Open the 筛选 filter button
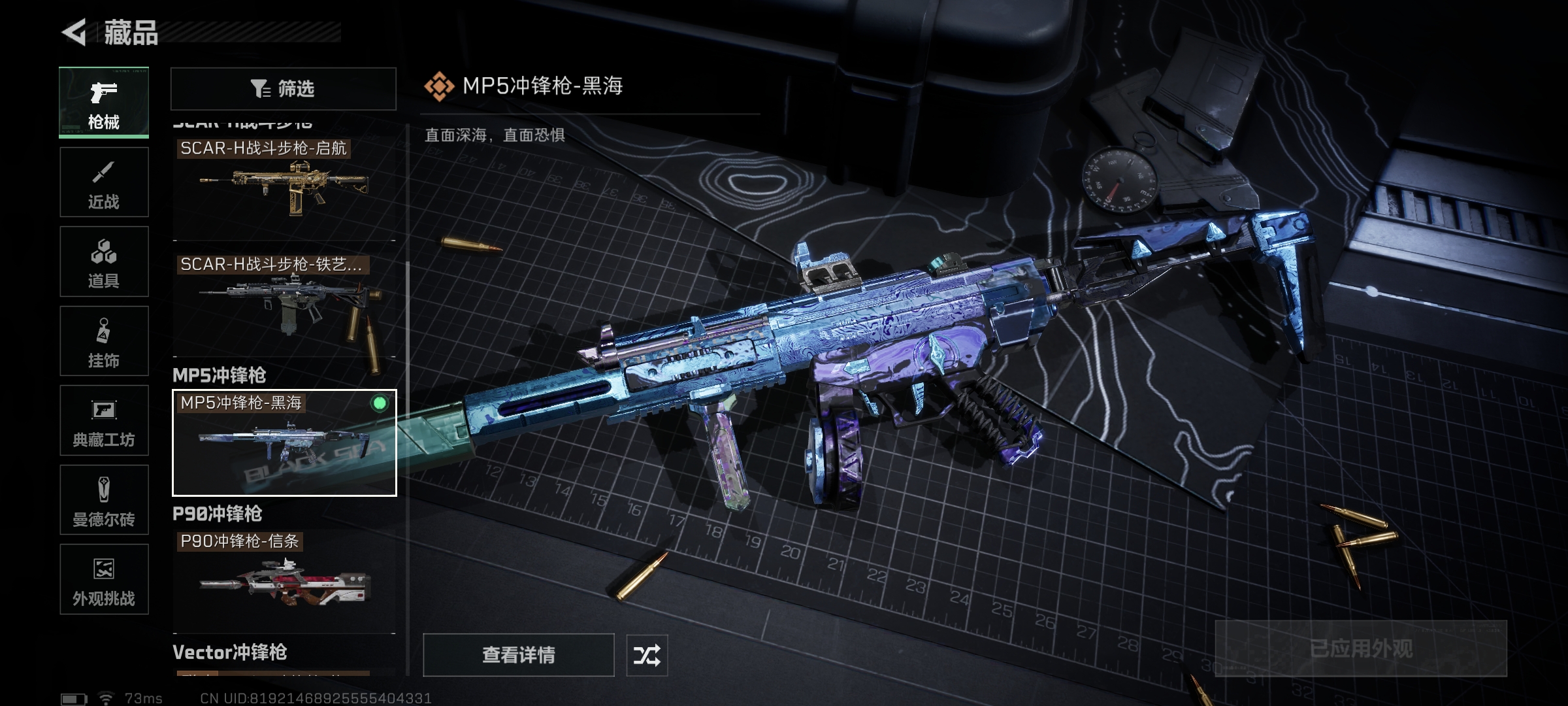The height and width of the screenshot is (706, 1568). click(x=284, y=88)
